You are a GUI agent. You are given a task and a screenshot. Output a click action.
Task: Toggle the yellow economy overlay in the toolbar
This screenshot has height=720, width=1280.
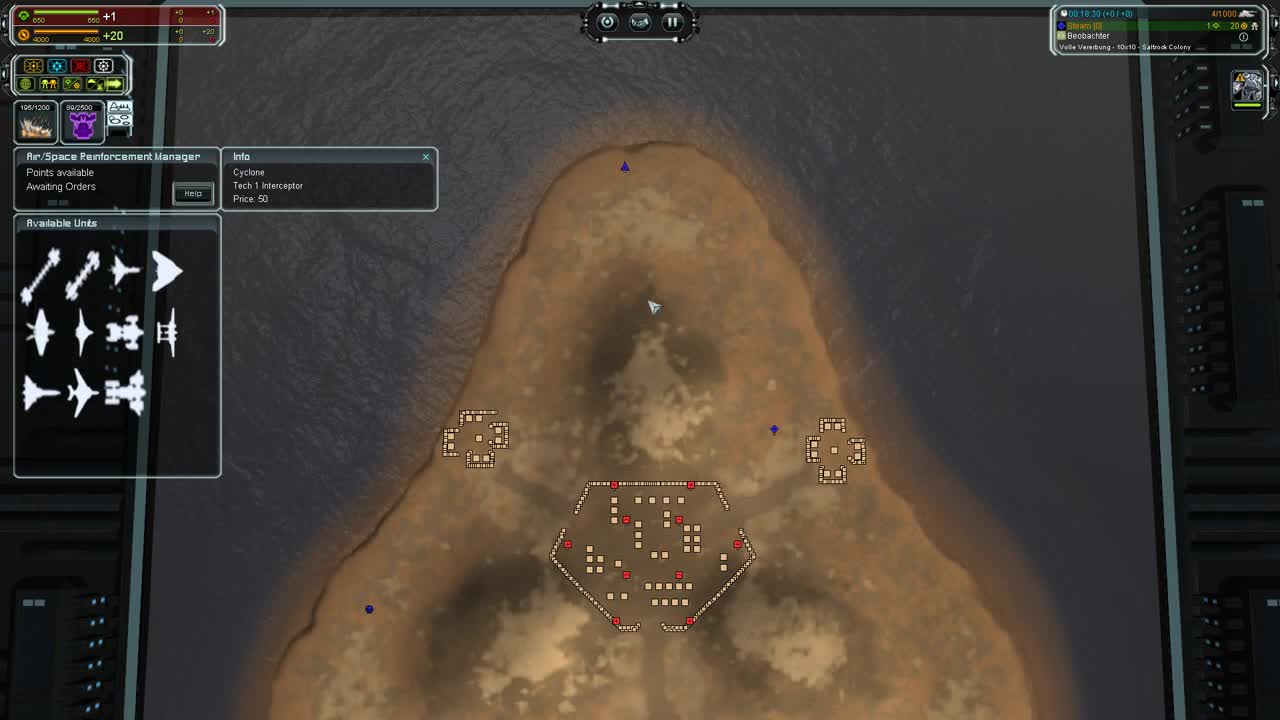click(32, 65)
